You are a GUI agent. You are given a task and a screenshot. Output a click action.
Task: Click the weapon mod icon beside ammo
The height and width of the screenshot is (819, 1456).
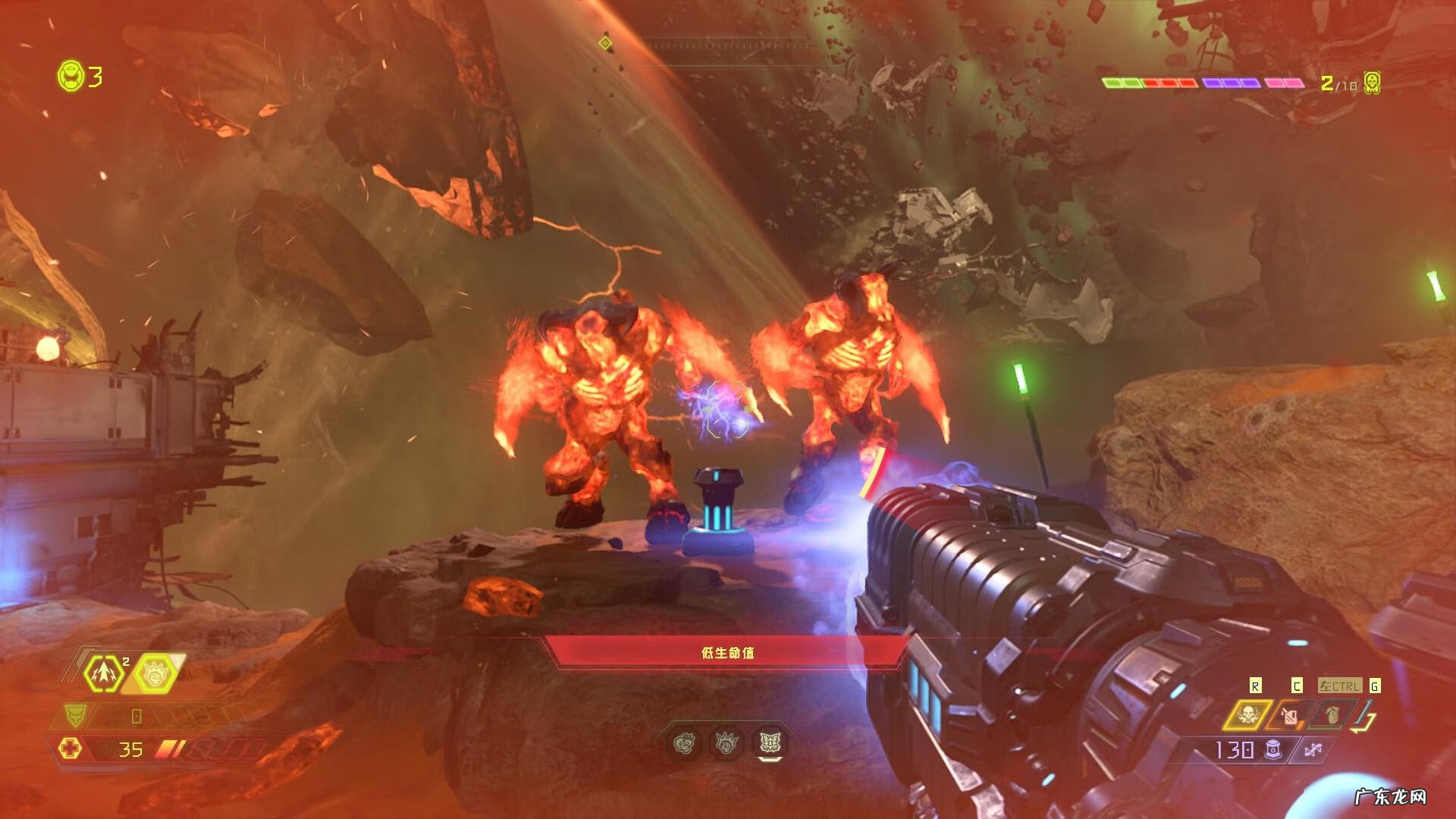1313,750
